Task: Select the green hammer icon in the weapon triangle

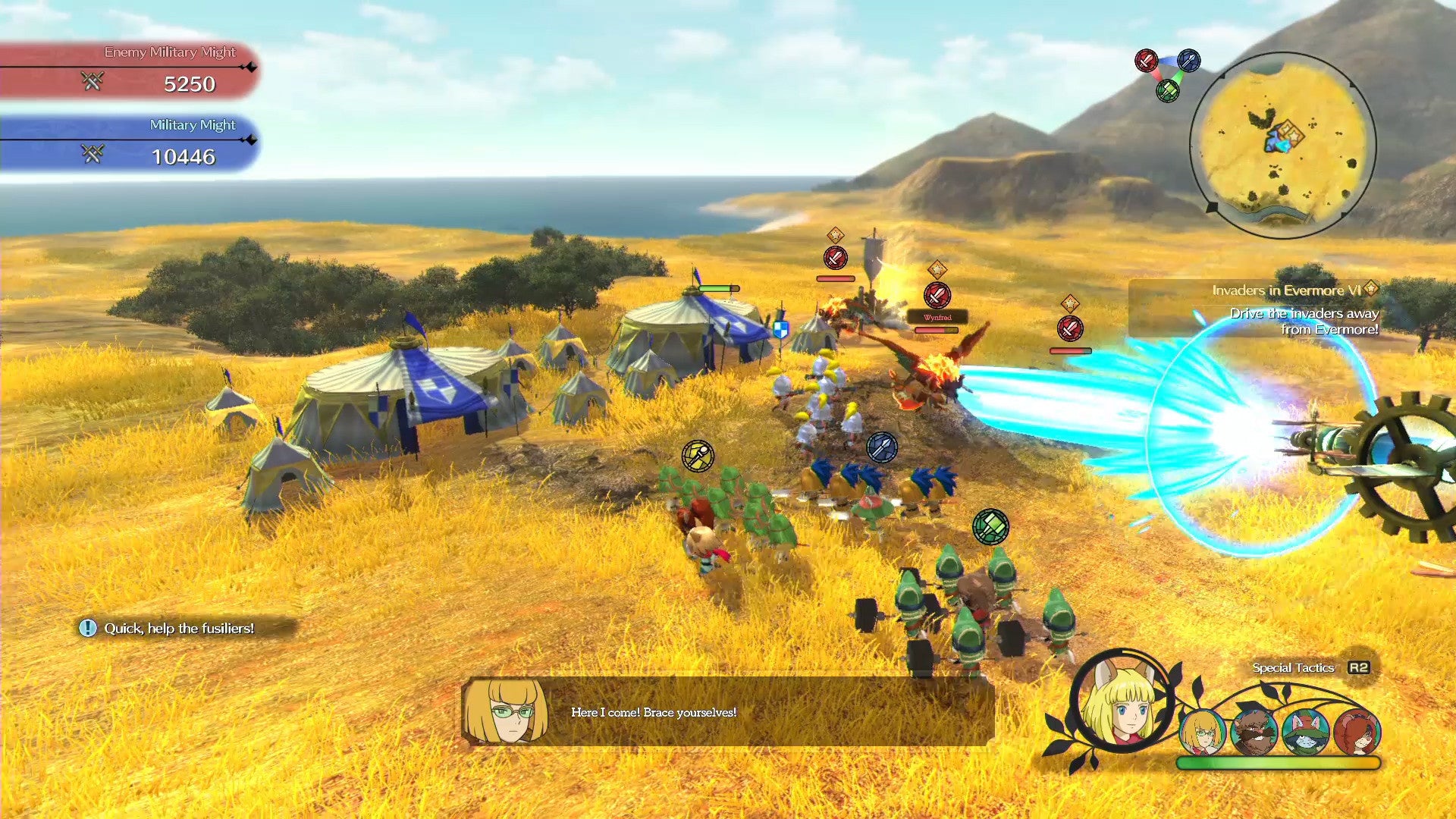Action: (x=1168, y=92)
